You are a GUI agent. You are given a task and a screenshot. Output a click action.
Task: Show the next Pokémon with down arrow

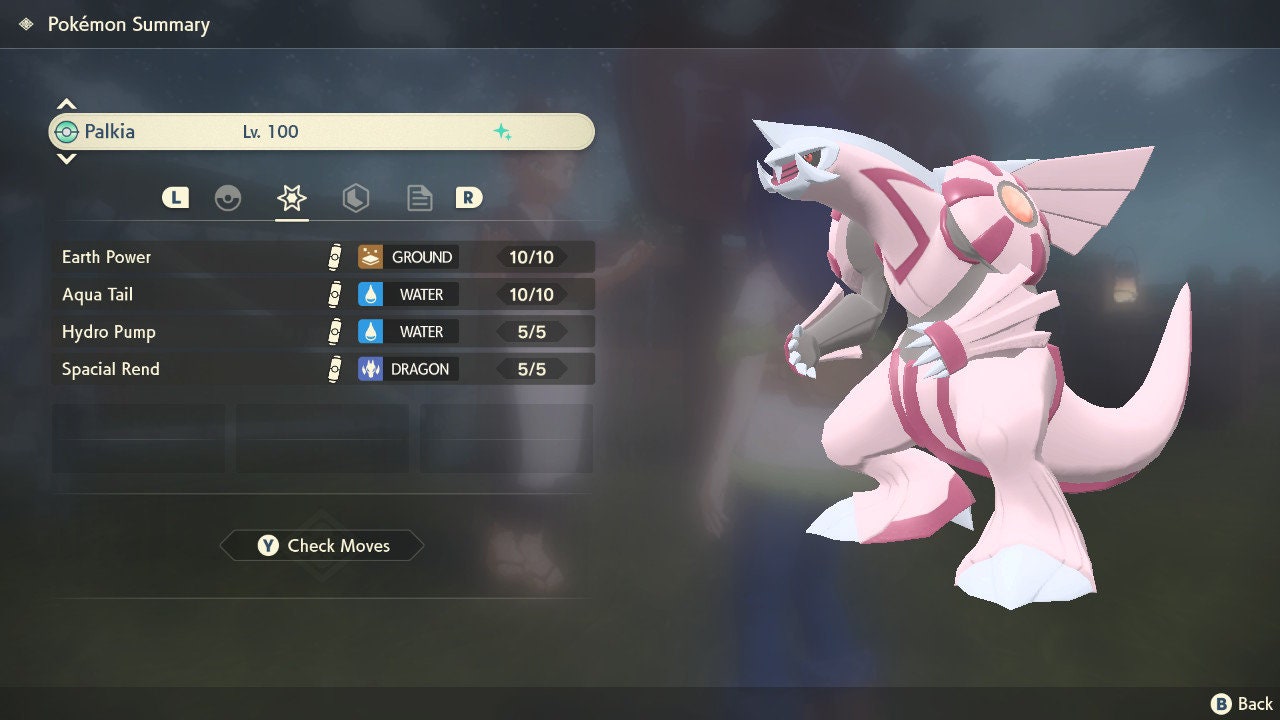66,158
